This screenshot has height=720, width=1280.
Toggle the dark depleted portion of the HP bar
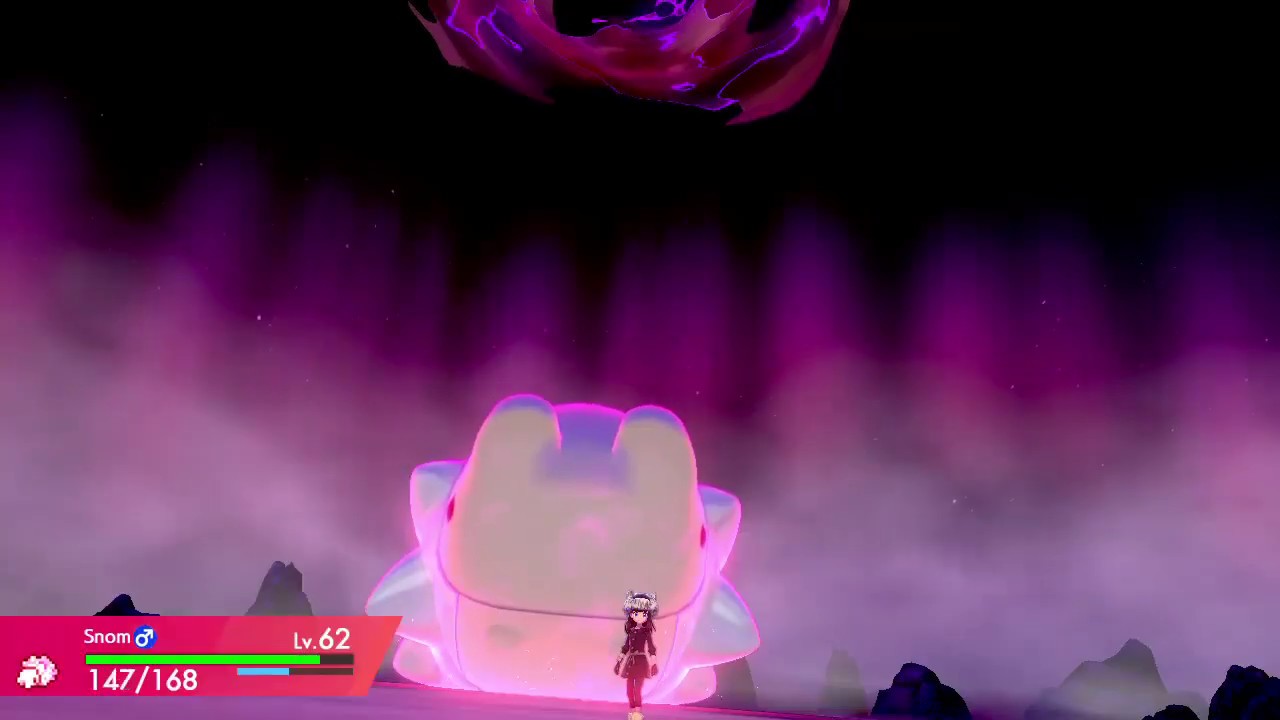click(335, 660)
